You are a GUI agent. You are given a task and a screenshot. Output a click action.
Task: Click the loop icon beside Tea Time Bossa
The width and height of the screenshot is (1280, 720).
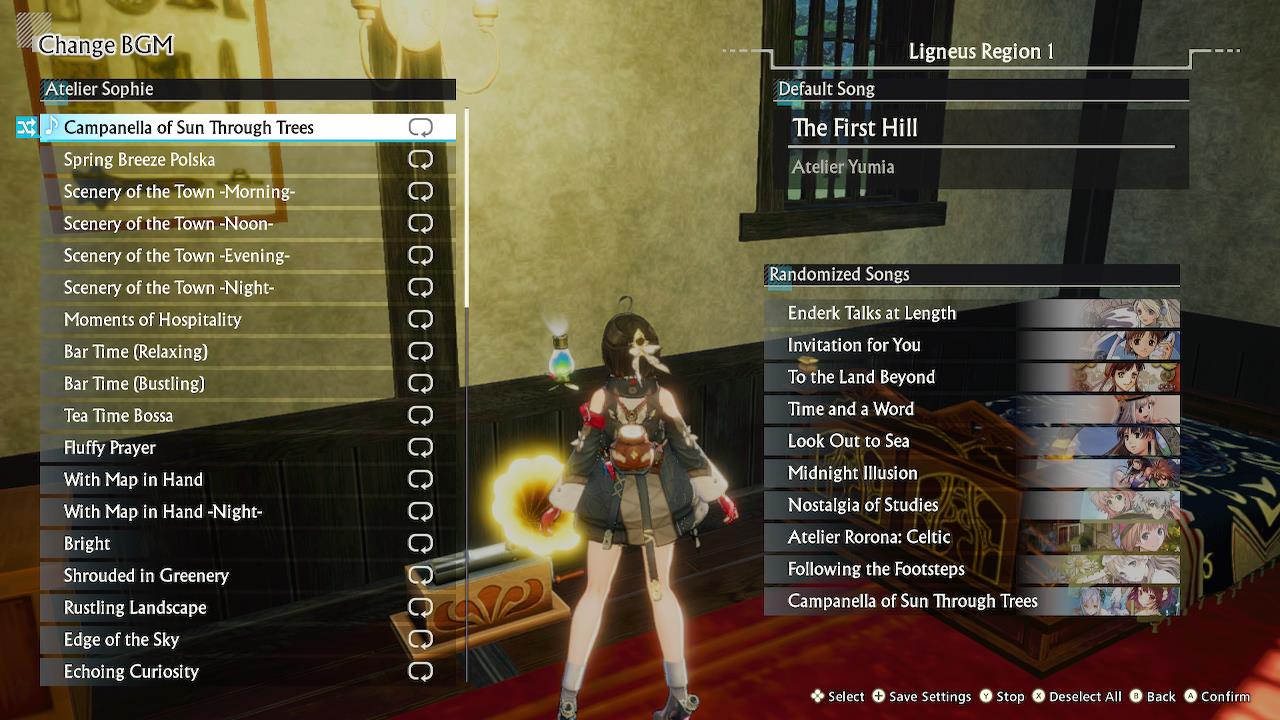point(420,415)
